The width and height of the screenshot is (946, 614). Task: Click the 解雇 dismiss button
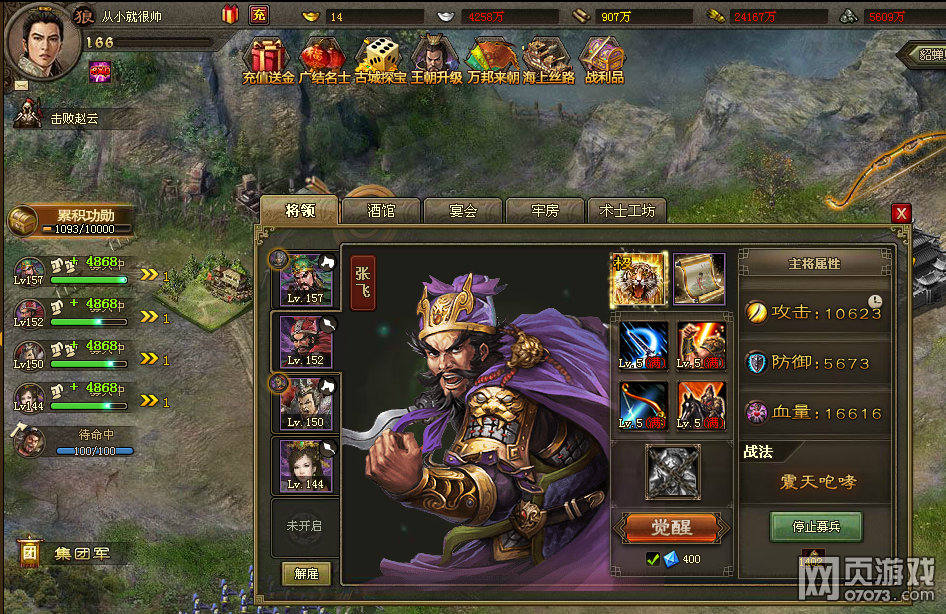pos(305,573)
